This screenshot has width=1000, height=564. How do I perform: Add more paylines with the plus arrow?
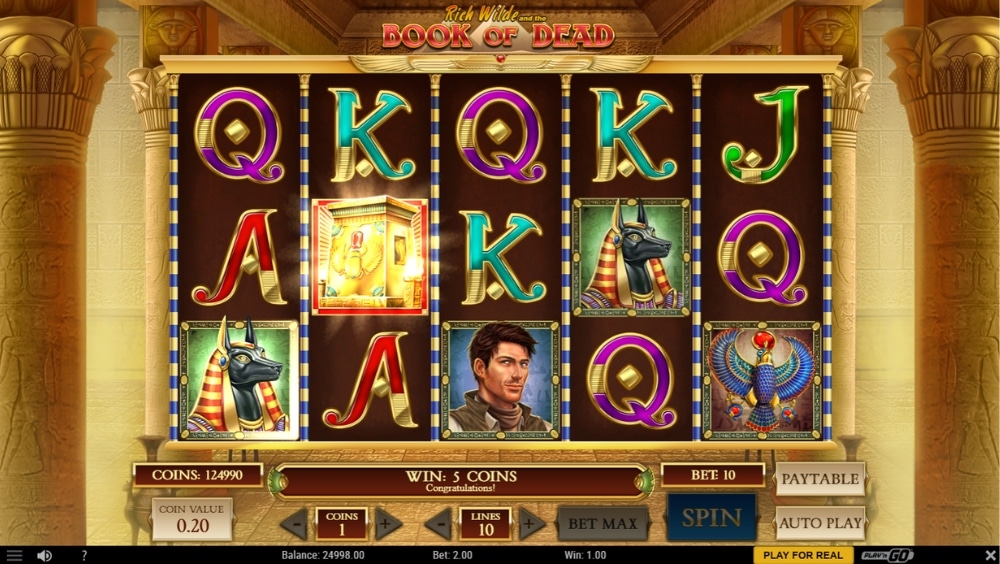click(x=532, y=523)
